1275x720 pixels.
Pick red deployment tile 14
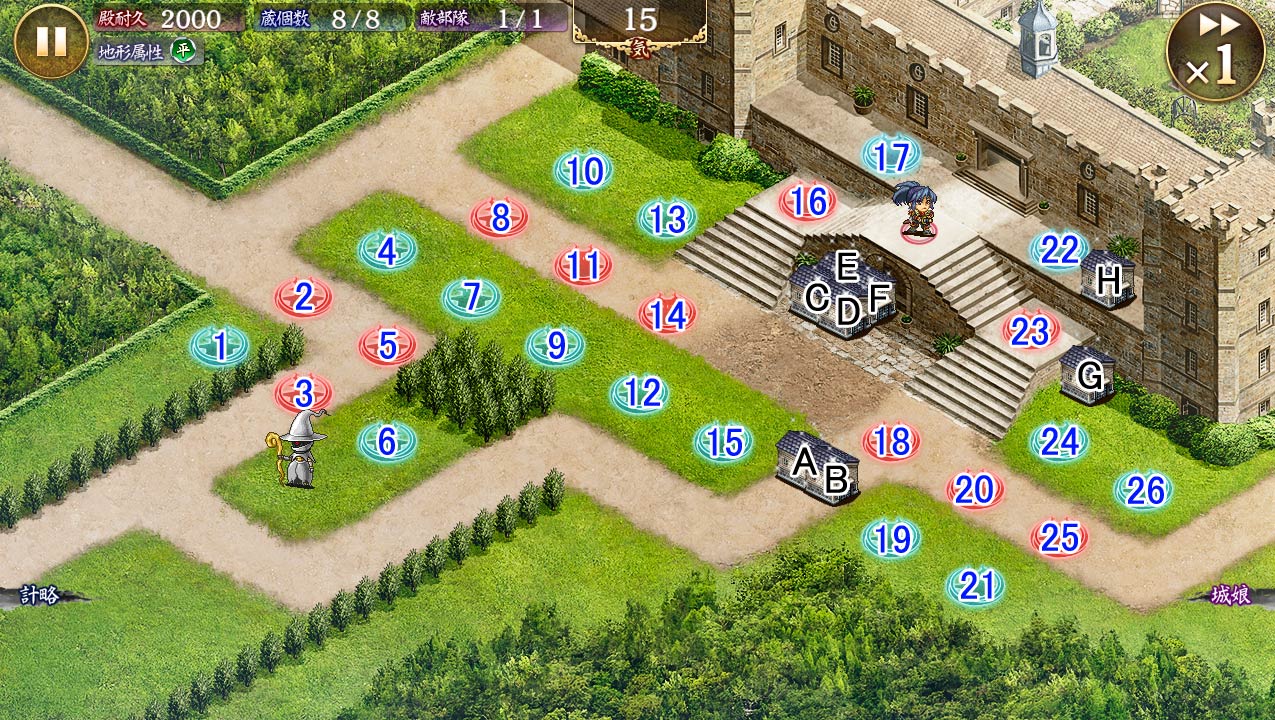pos(667,315)
